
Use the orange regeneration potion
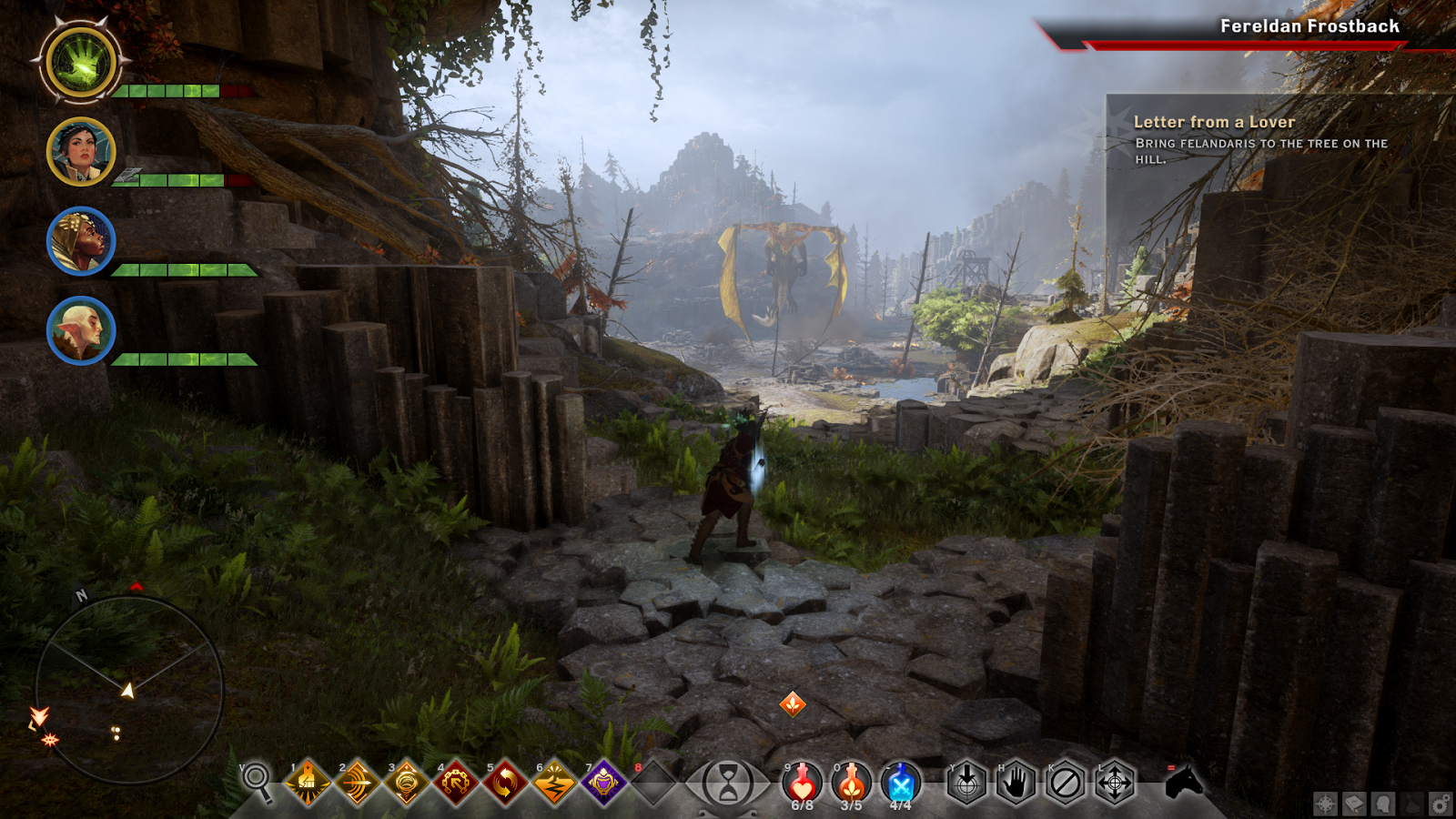coord(851,782)
